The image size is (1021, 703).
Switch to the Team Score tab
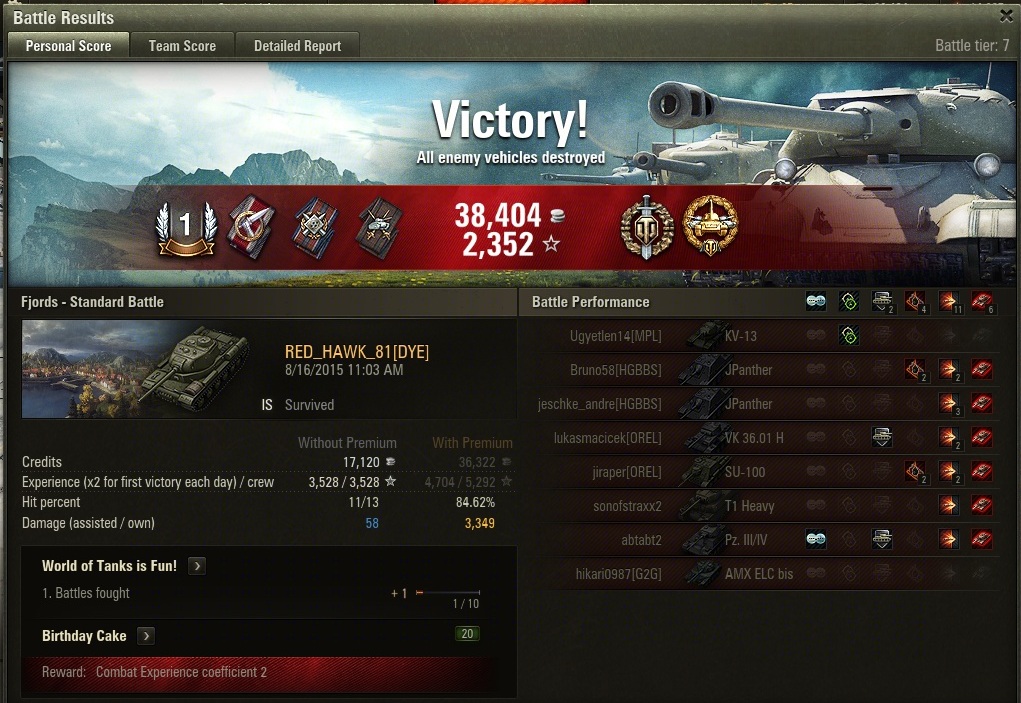182,46
